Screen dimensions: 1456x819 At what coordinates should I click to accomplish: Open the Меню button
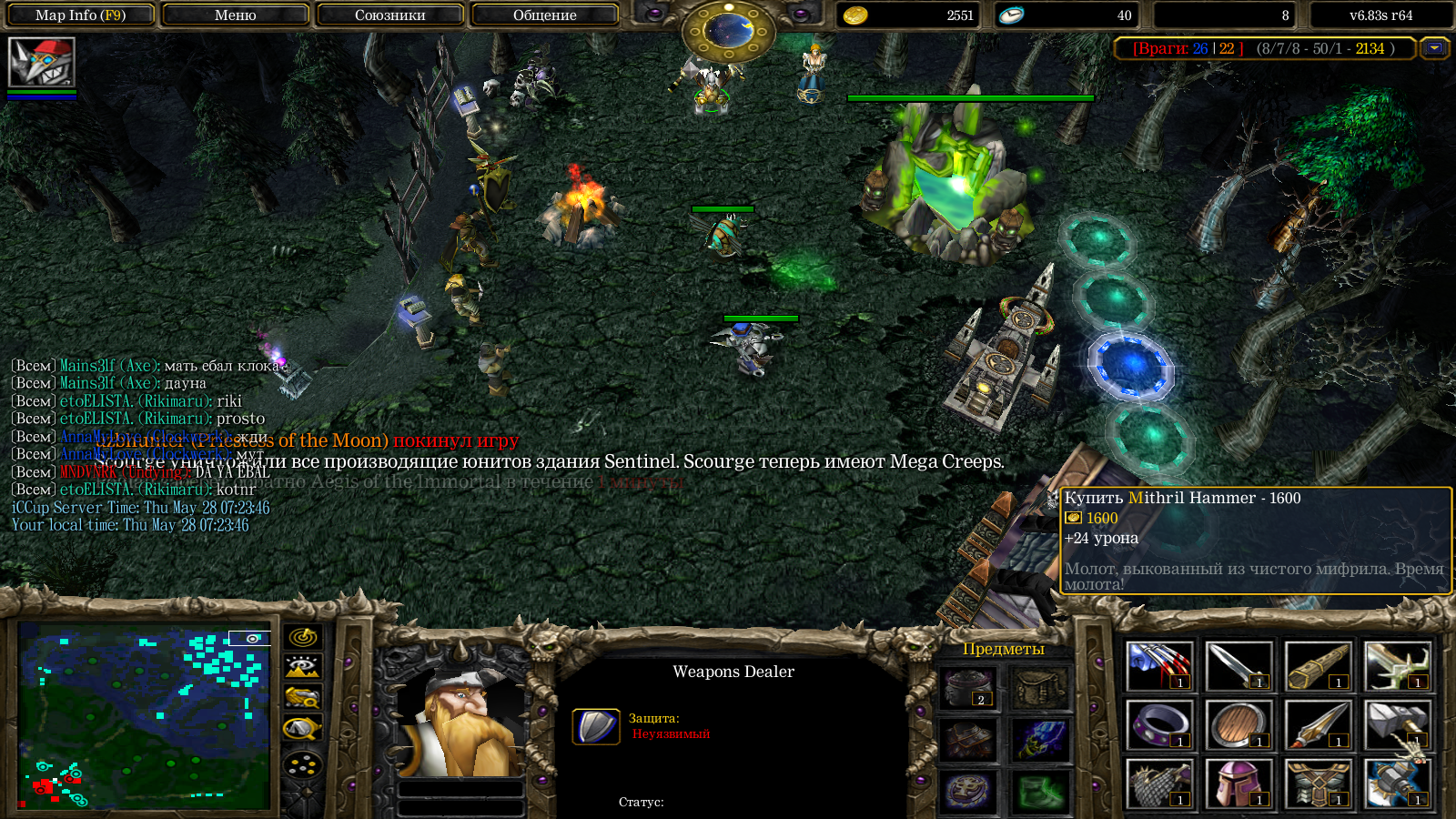[x=235, y=15]
